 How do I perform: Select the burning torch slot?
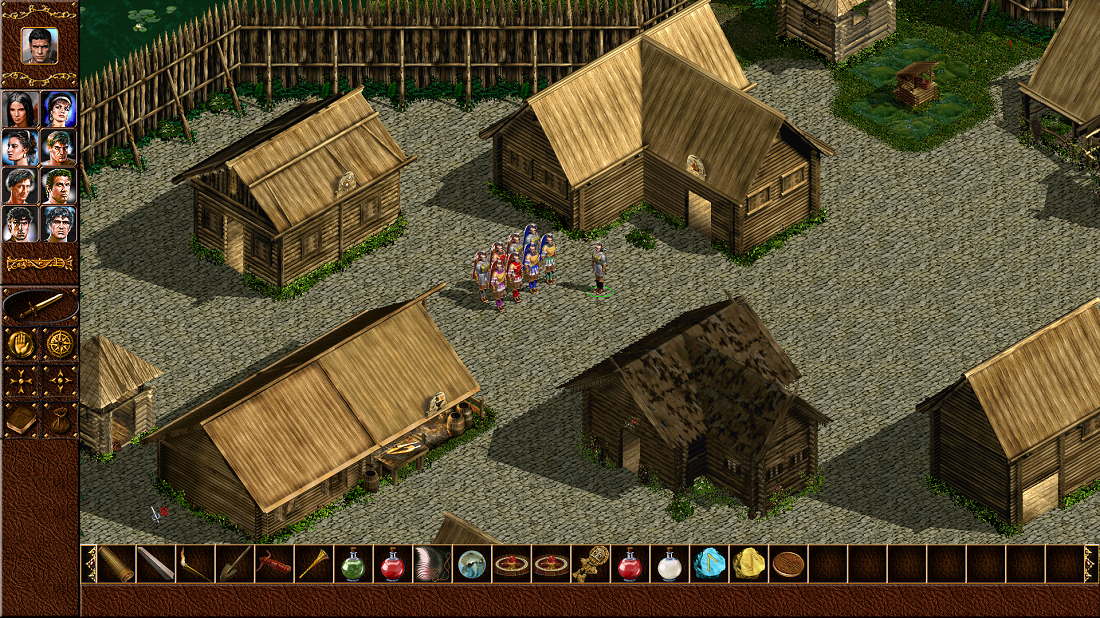pyautogui.click(x=195, y=564)
